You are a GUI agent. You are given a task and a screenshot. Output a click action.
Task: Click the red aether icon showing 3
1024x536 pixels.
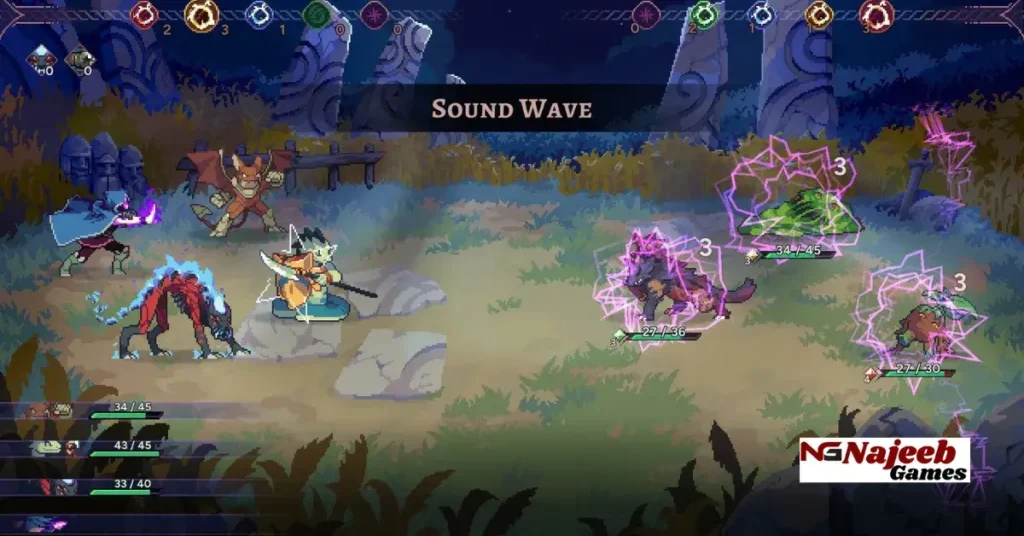(x=876, y=14)
